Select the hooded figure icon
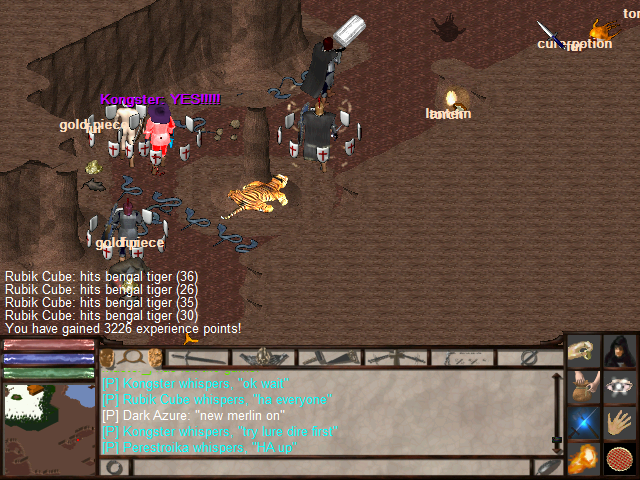 point(620,352)
